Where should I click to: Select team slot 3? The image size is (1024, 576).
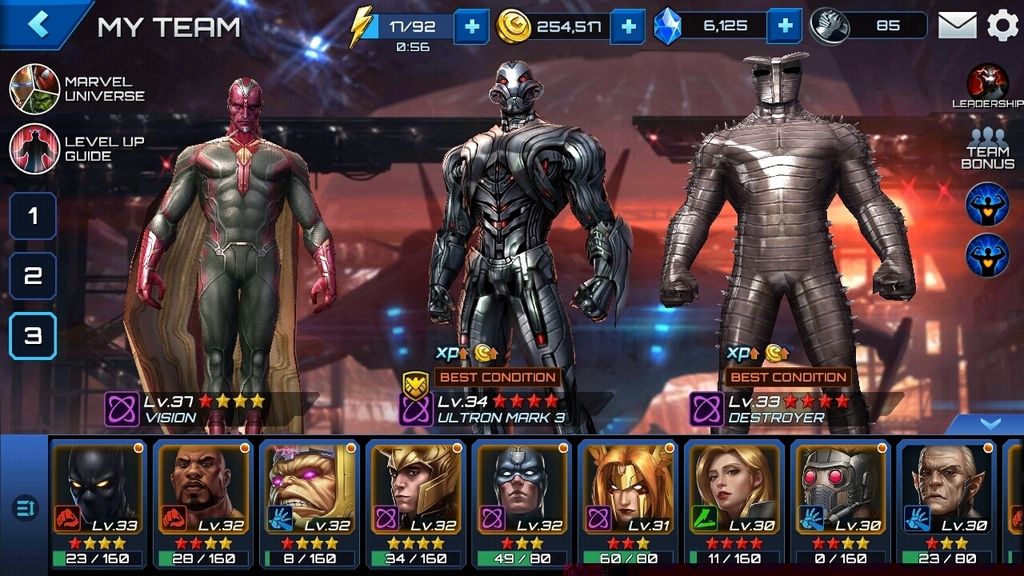tap(33, 336)
